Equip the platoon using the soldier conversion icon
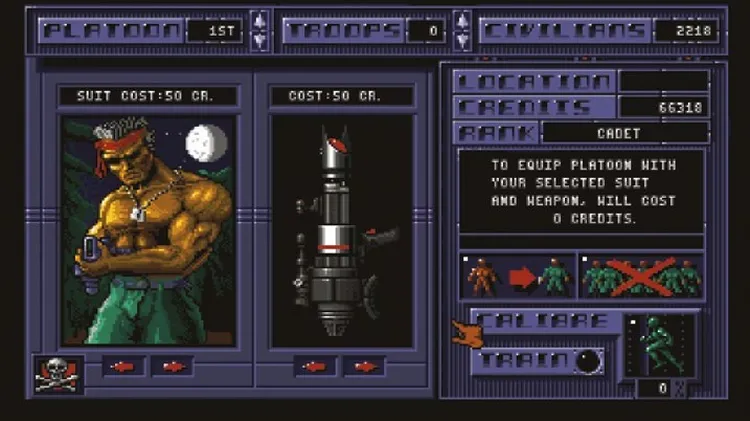750x421 pixels. click(517, 276)
